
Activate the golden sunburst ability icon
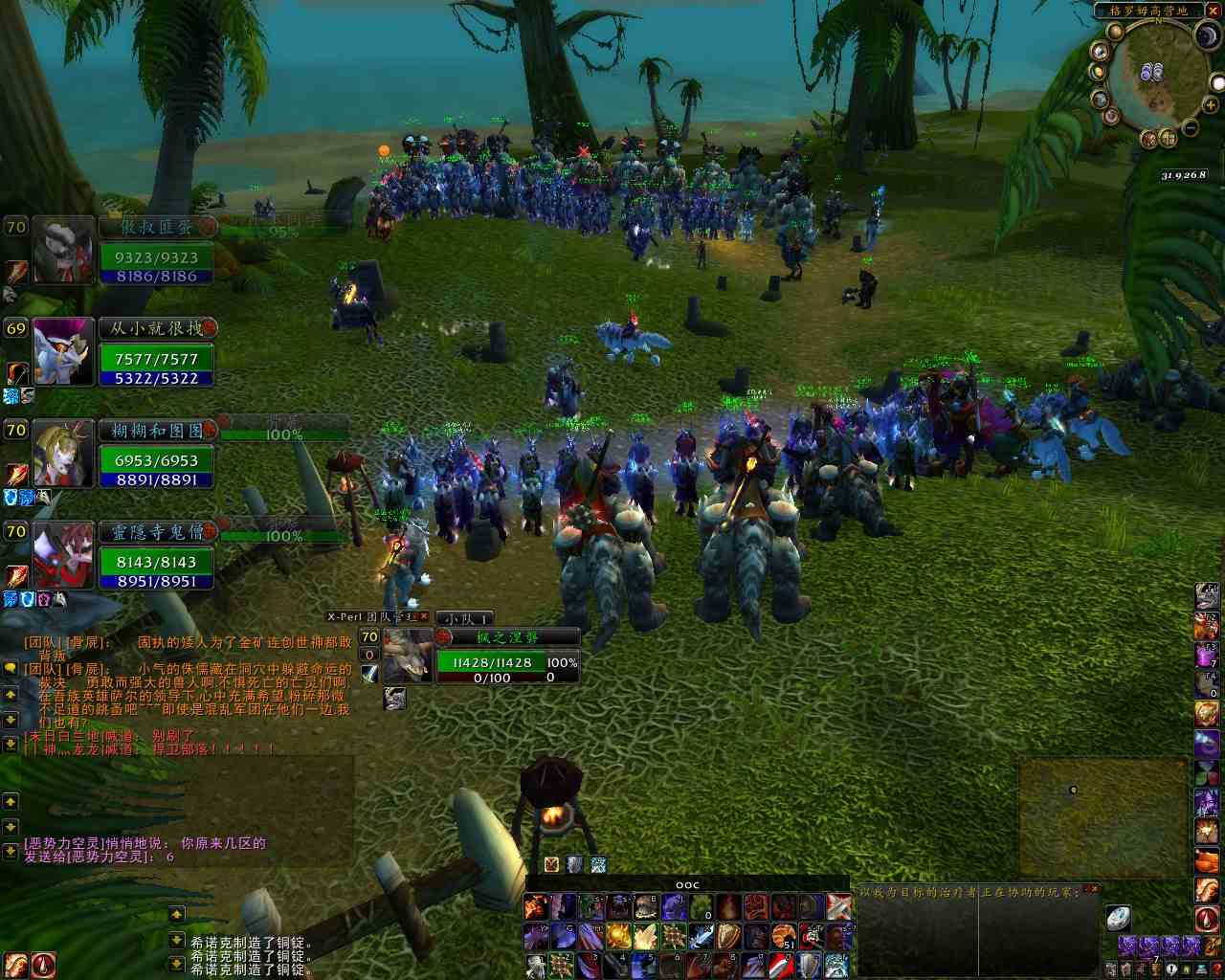pyautogui.click(x=619, y=935)
